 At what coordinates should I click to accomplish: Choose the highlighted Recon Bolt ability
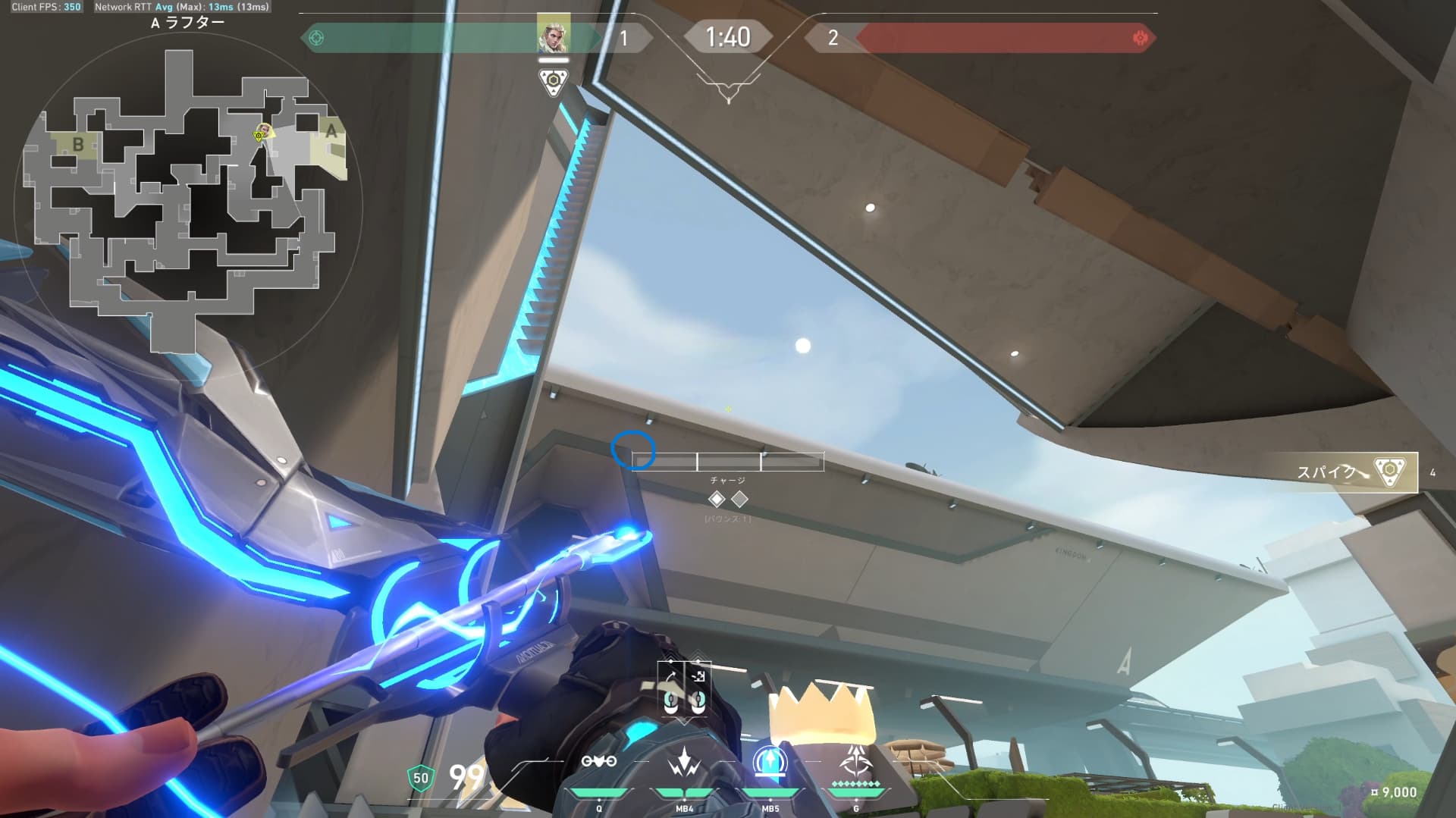click(770, 761)
